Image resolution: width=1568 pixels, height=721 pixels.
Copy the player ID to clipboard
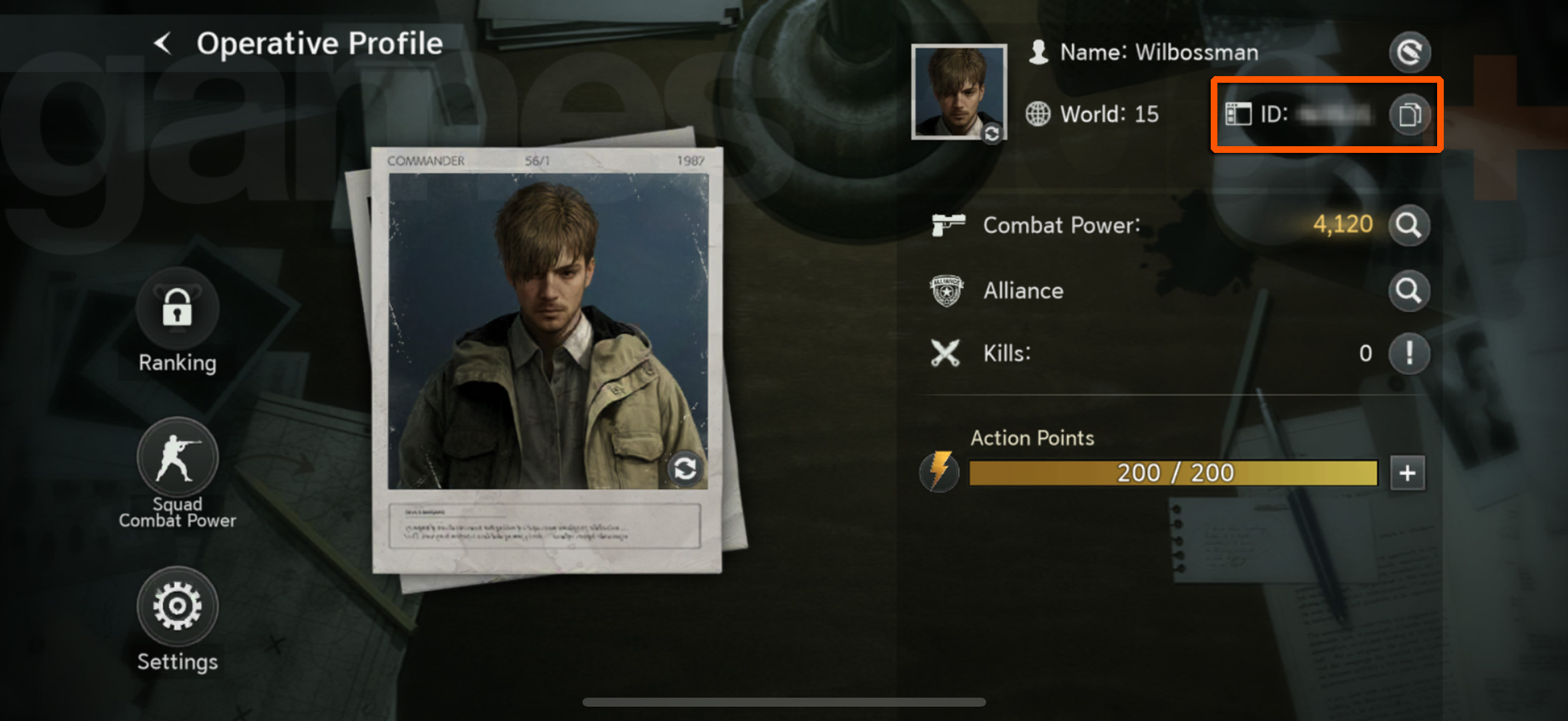tap(1410, 113)
